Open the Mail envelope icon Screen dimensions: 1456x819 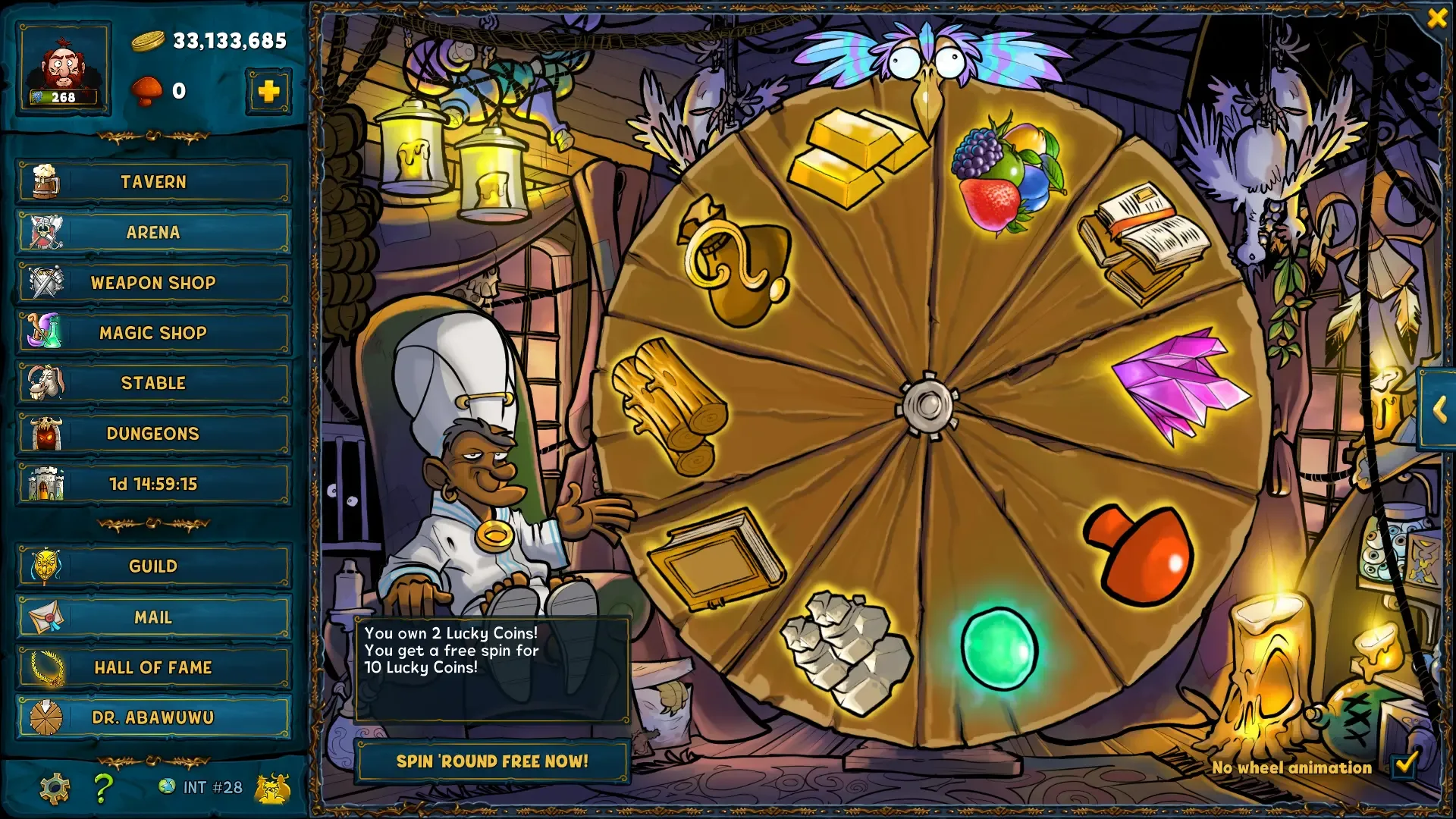click(x=47, y=617)
